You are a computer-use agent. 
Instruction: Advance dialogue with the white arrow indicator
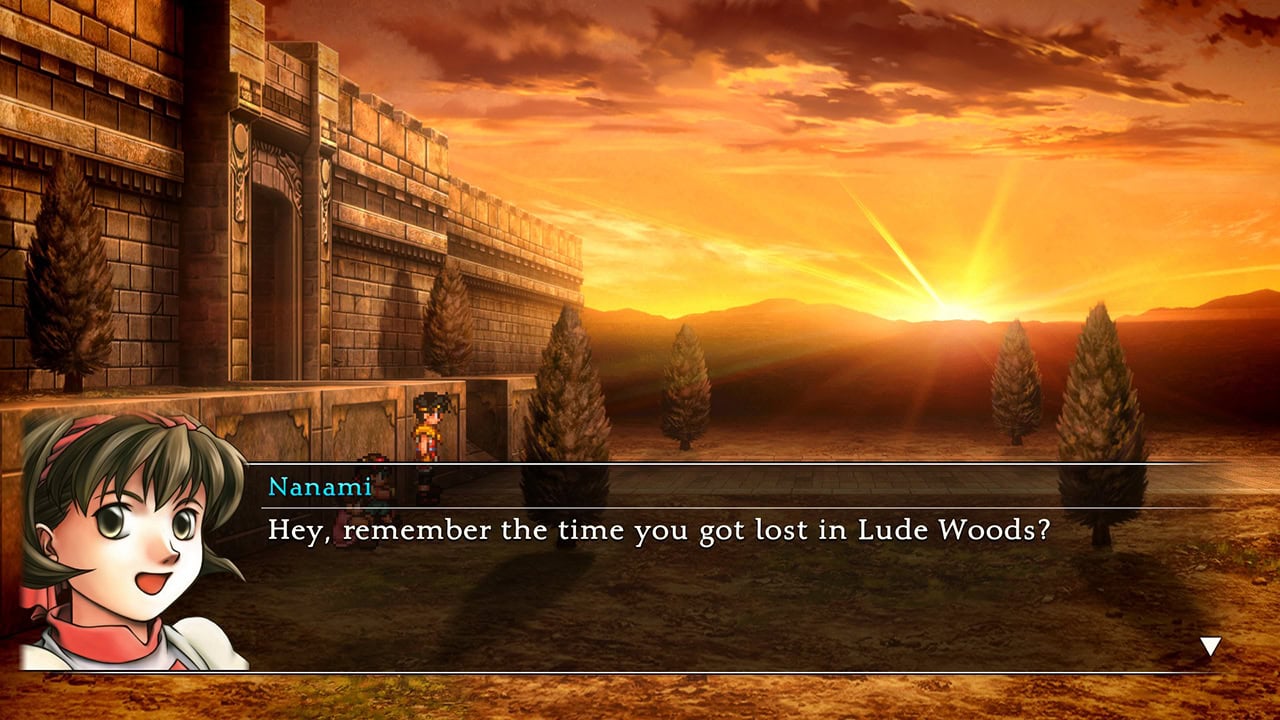[x=1210, y=647]
